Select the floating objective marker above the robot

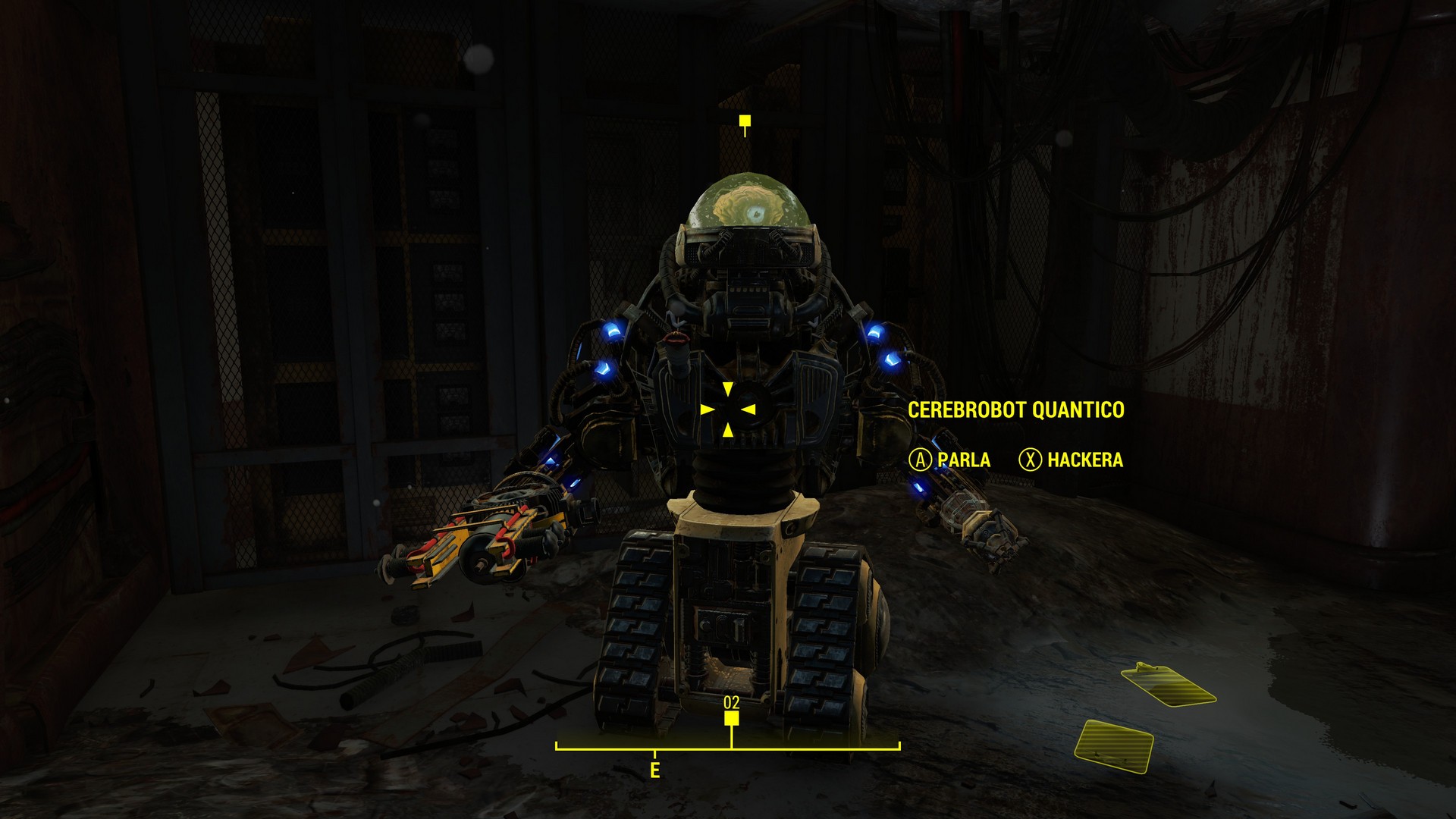coord(745,121)
